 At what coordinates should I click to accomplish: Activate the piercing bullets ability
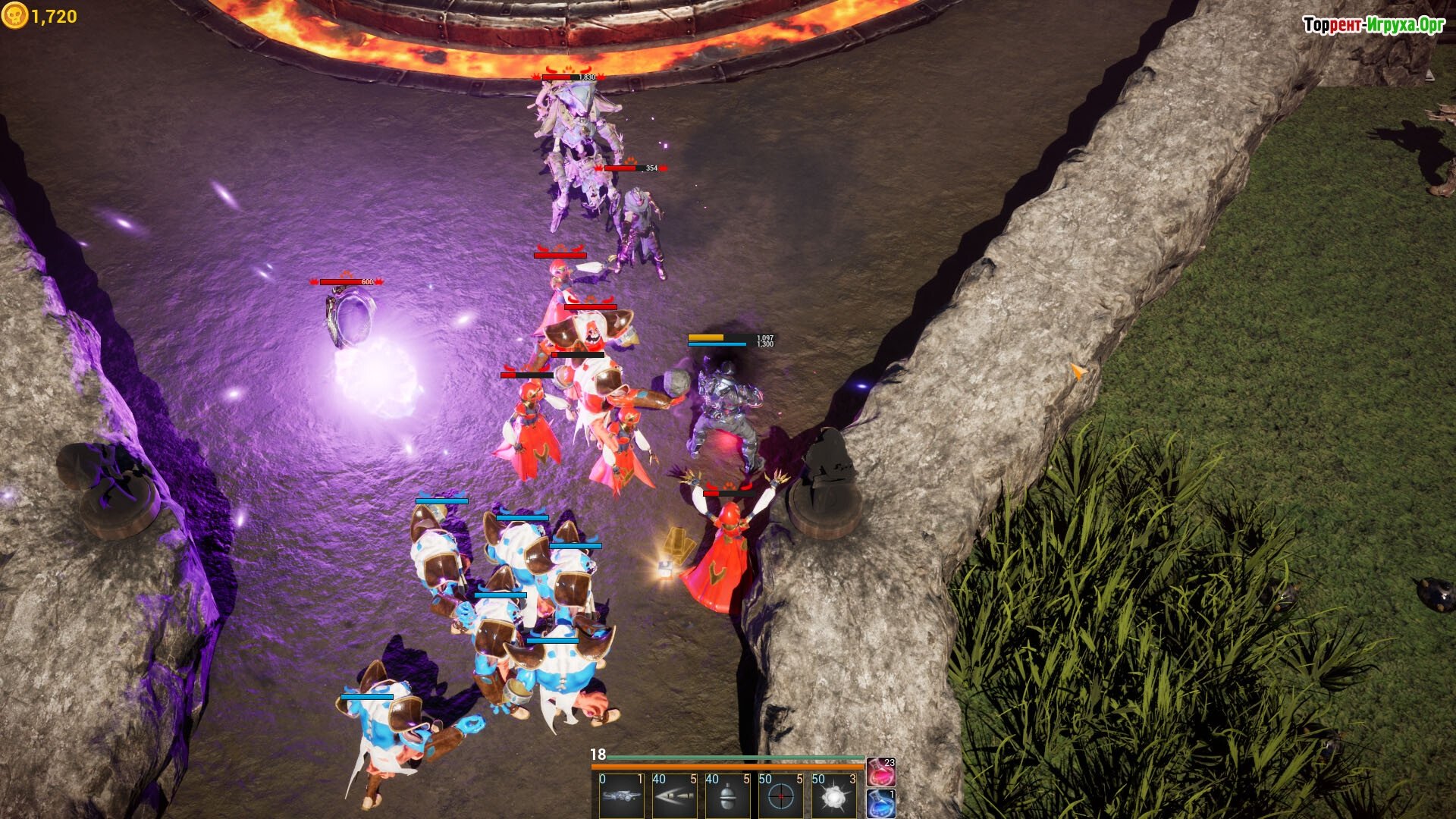(674, 796)
